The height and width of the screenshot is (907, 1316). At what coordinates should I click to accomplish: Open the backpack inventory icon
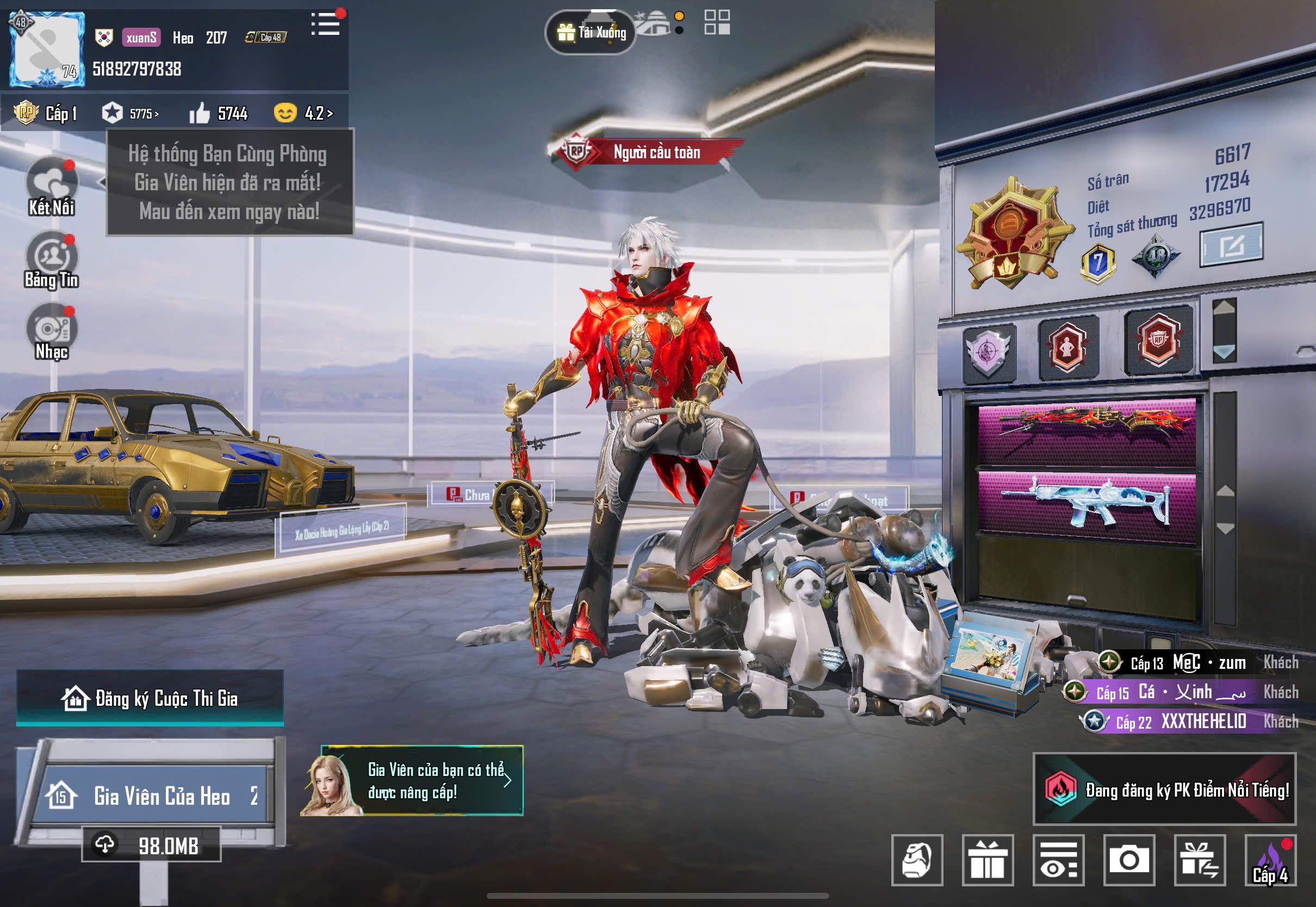(917, 860)
